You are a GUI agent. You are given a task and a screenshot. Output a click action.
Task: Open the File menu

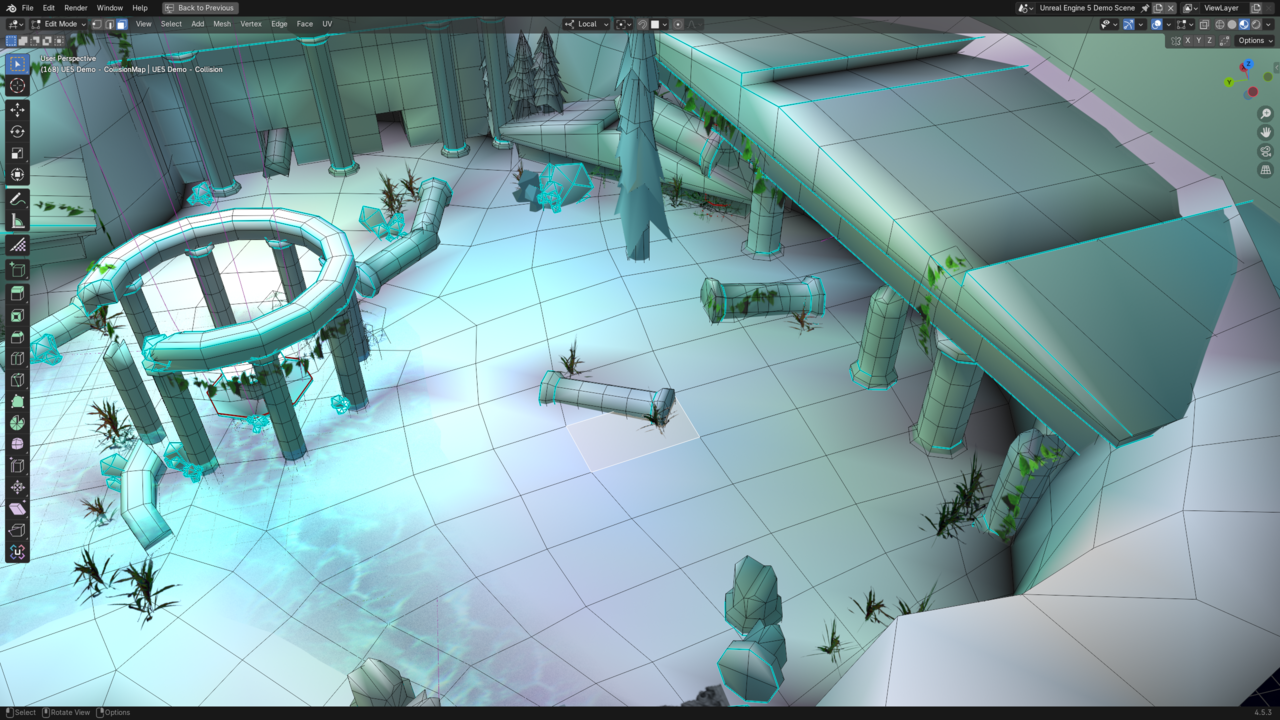(x=27, y=8)
